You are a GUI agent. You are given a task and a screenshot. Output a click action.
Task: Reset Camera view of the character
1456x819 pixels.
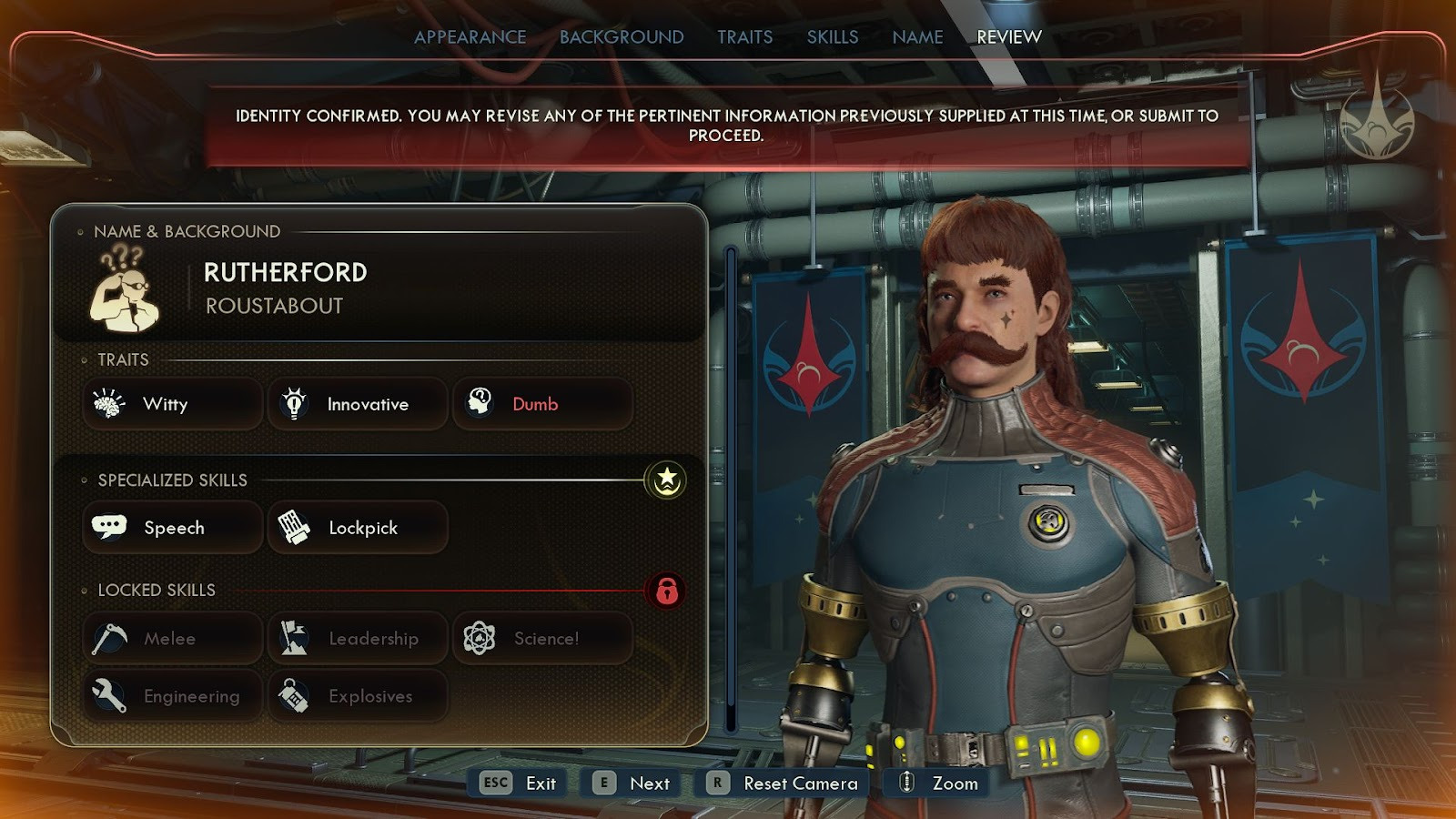[784, 784]
